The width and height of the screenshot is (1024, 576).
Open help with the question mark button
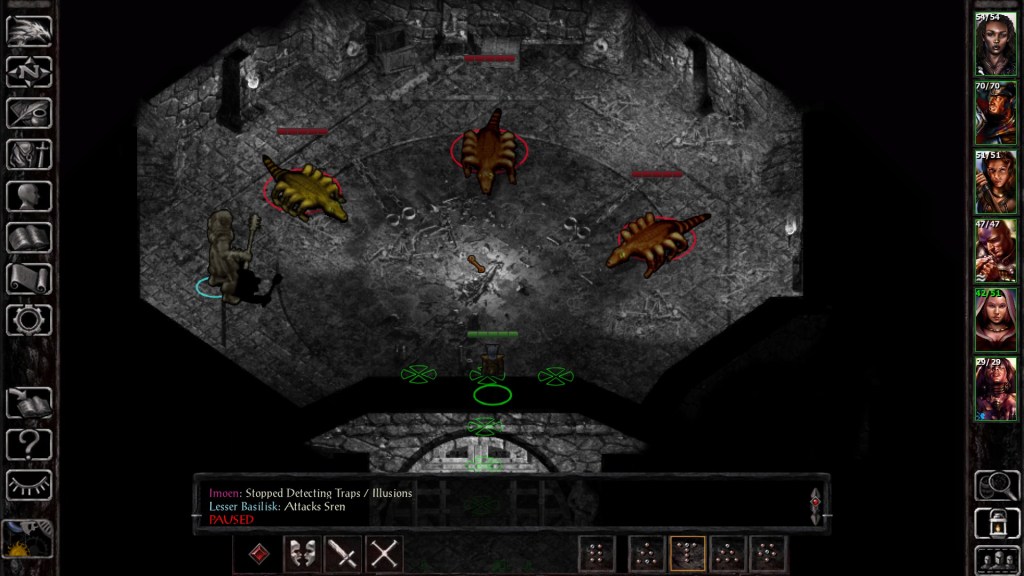pos(29,443)
